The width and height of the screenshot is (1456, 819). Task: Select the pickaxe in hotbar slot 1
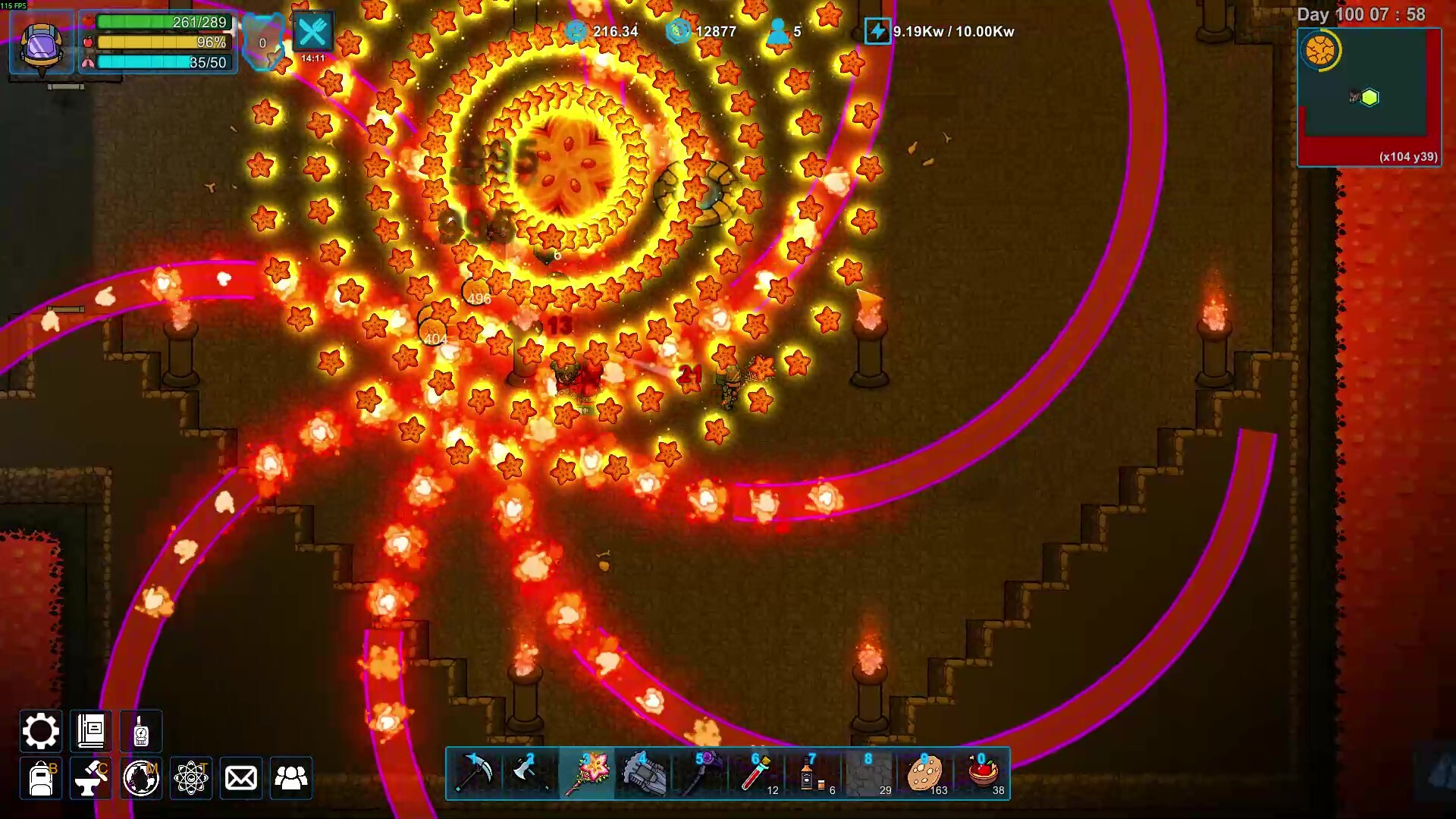475,773
